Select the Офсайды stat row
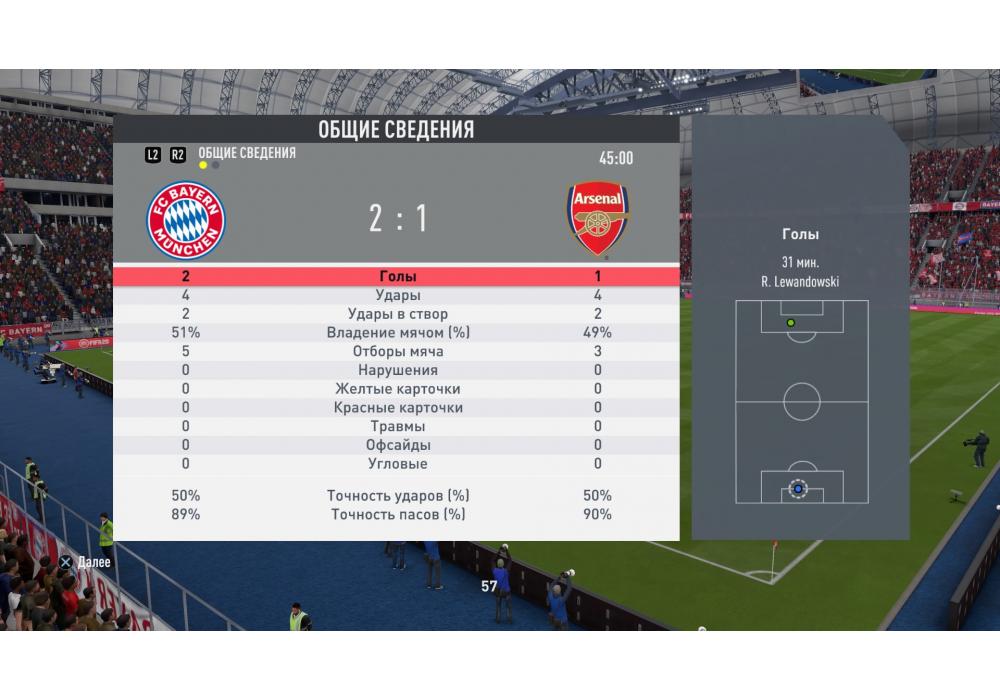This screenshot has height=700, width=1000. pyautogui.click(x=397, y=445)
